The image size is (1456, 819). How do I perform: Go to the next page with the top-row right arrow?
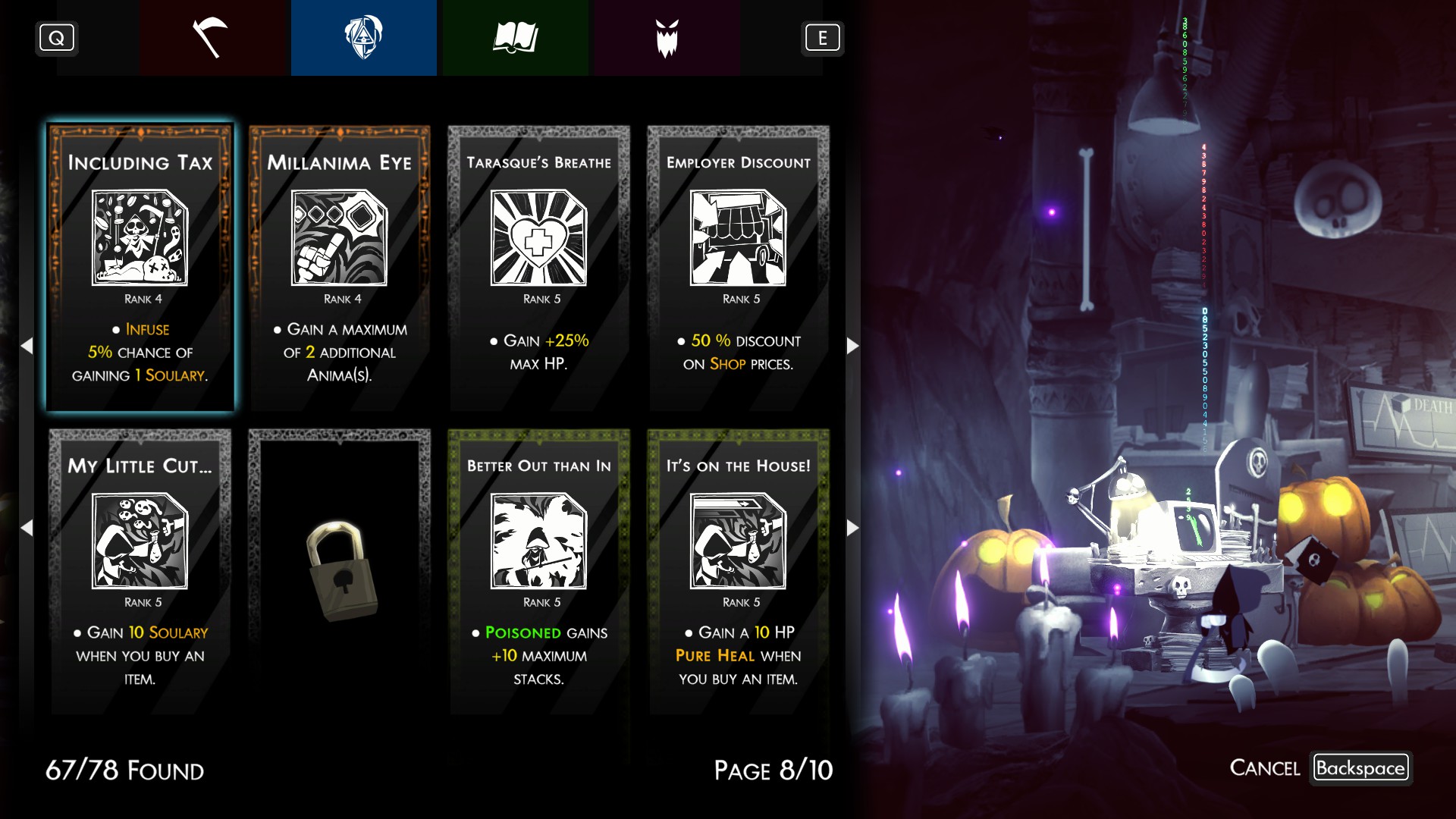852,346
